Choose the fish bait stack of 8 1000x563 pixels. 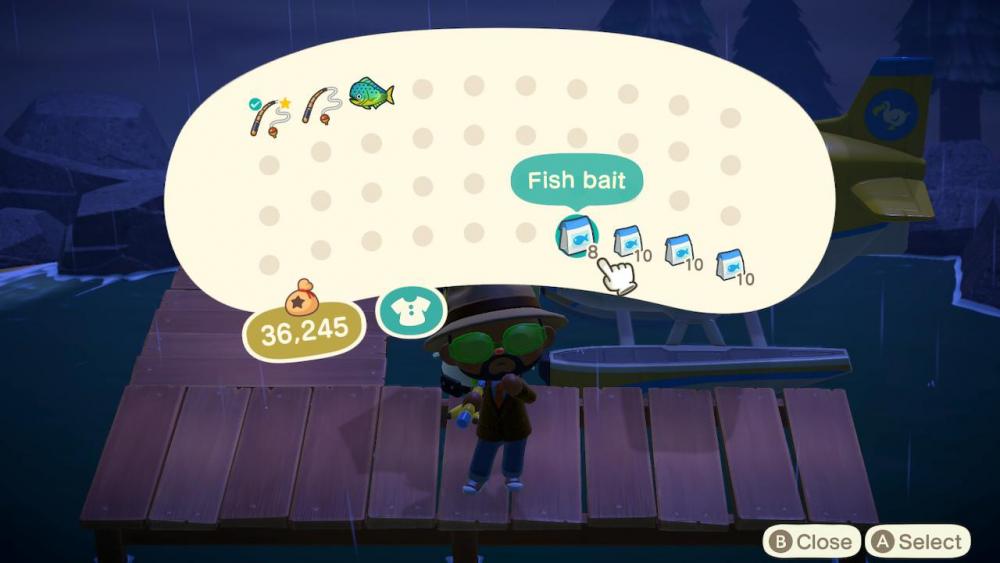576,236
